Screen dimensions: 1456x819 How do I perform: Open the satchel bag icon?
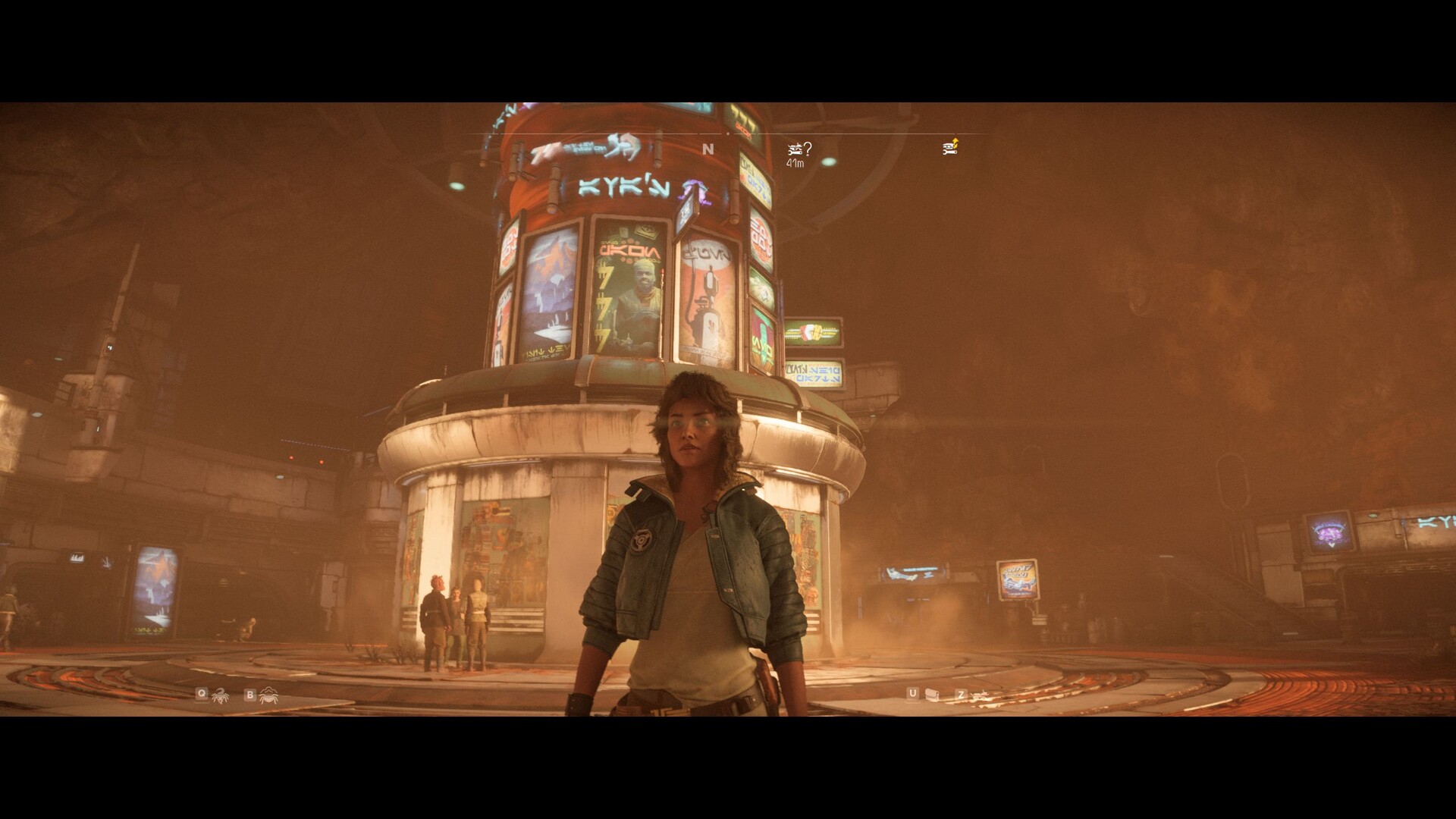[x=934, y=695]
